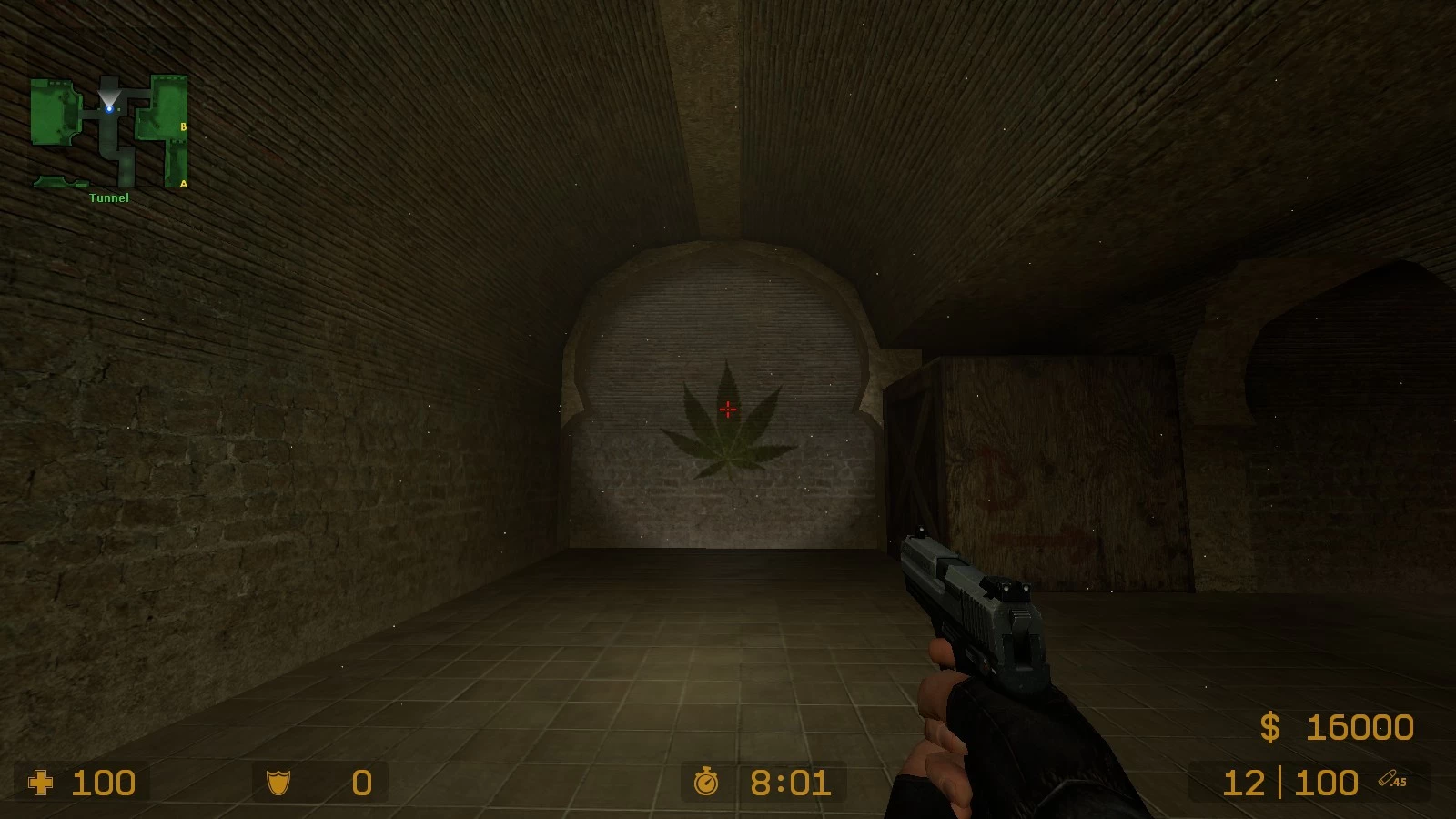
Task: Select bombsite B marker on the radar
Action: point(184,127)
